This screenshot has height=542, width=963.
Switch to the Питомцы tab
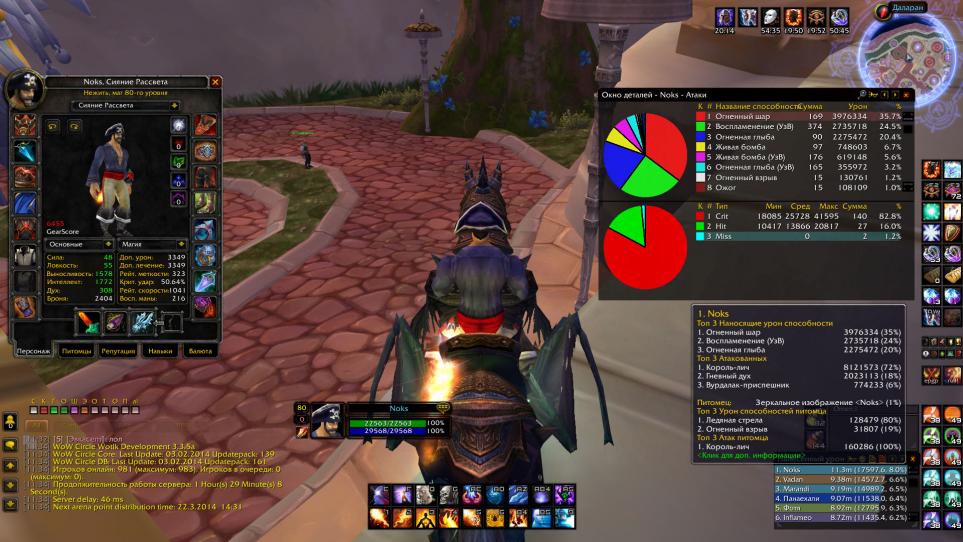click(x=77, y=352)
